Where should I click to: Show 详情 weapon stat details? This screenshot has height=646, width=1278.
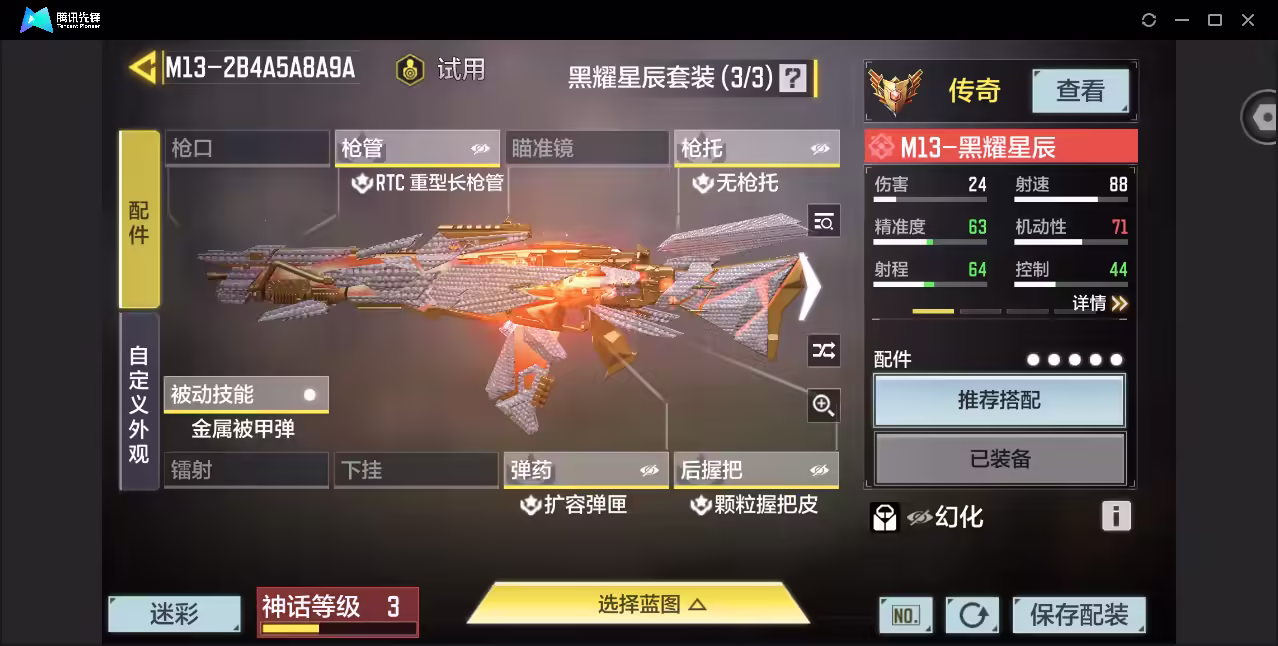(1099, 303)
